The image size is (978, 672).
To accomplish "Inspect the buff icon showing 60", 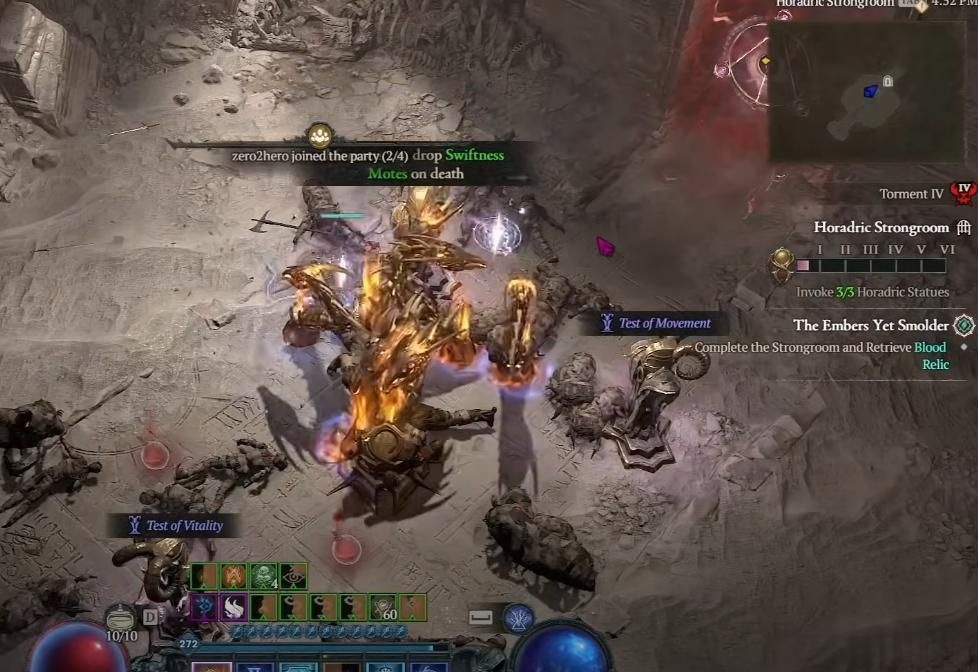I will (383, 607).
